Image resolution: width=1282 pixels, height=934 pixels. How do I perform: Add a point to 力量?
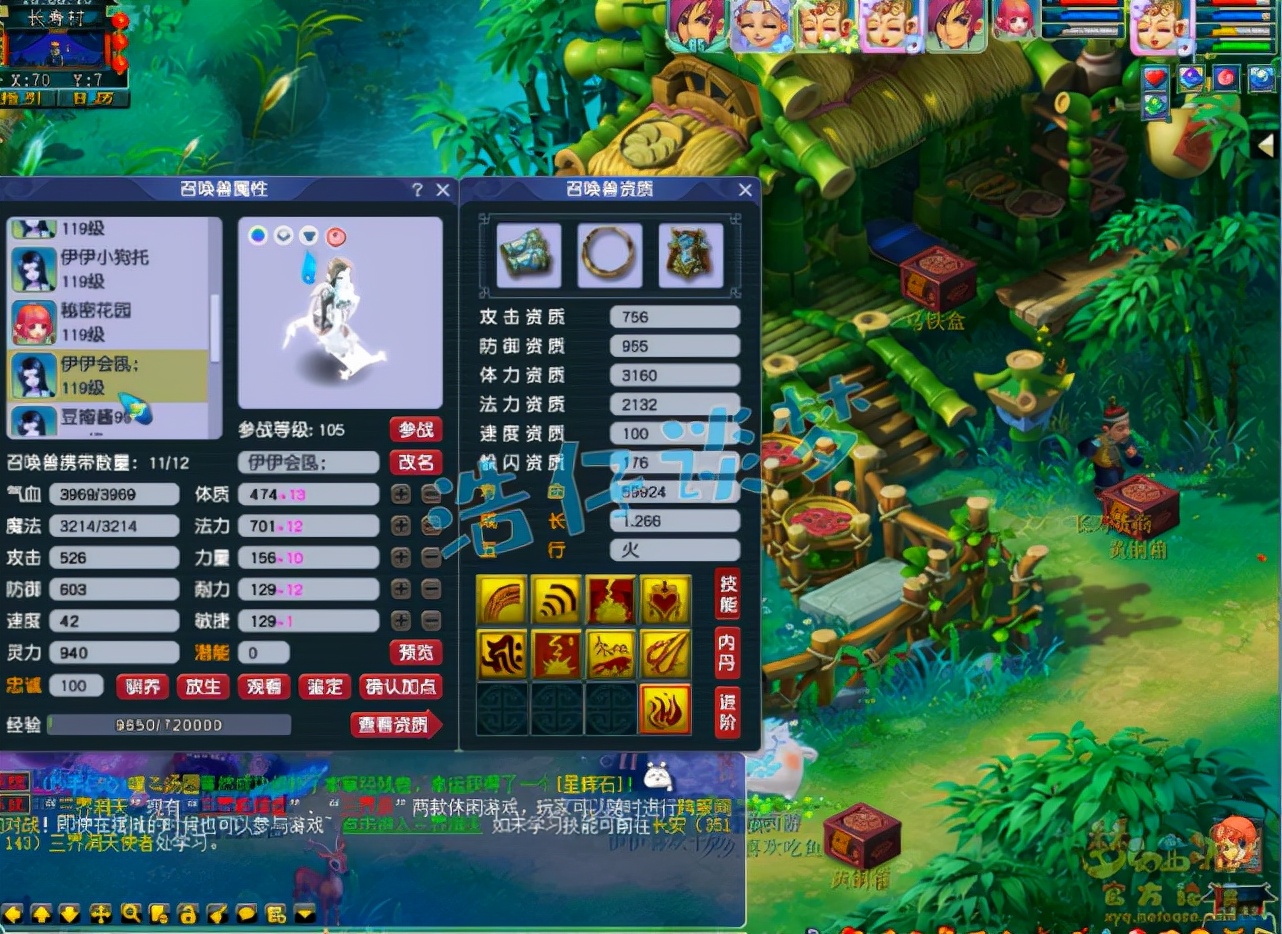pos(401,558)
